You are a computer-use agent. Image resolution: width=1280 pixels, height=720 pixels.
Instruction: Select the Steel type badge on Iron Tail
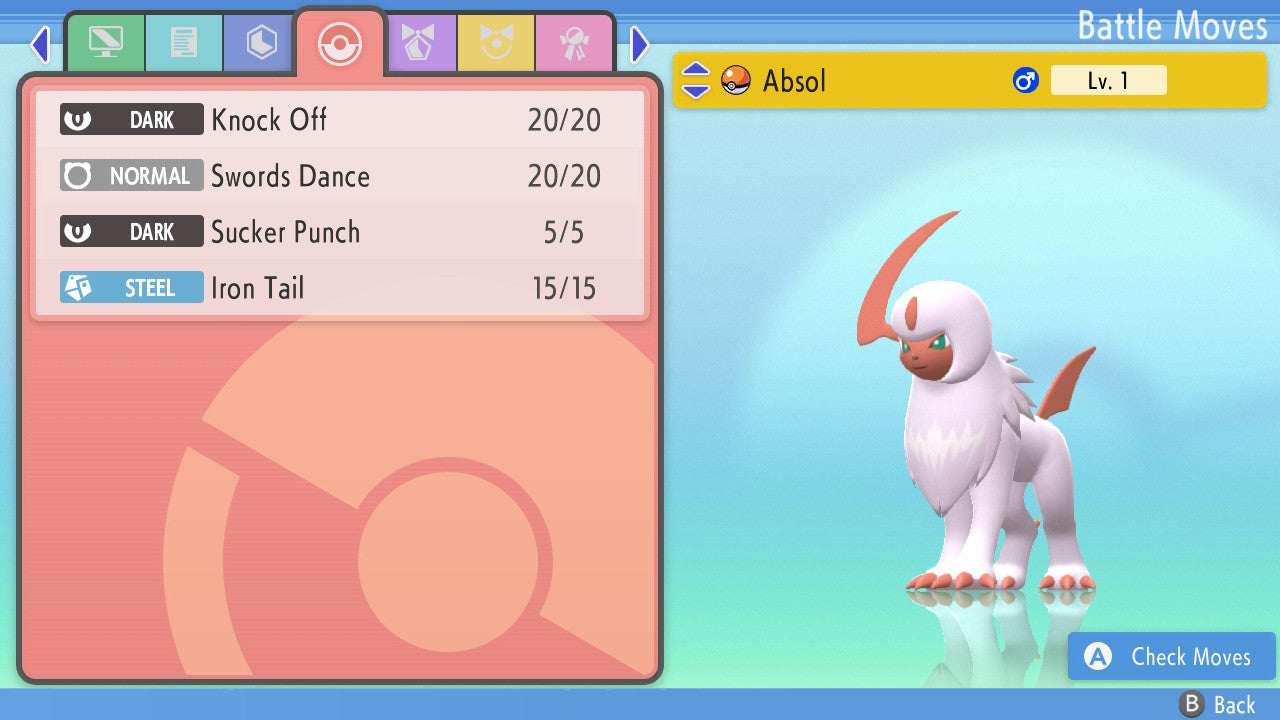tap(131, 287)
